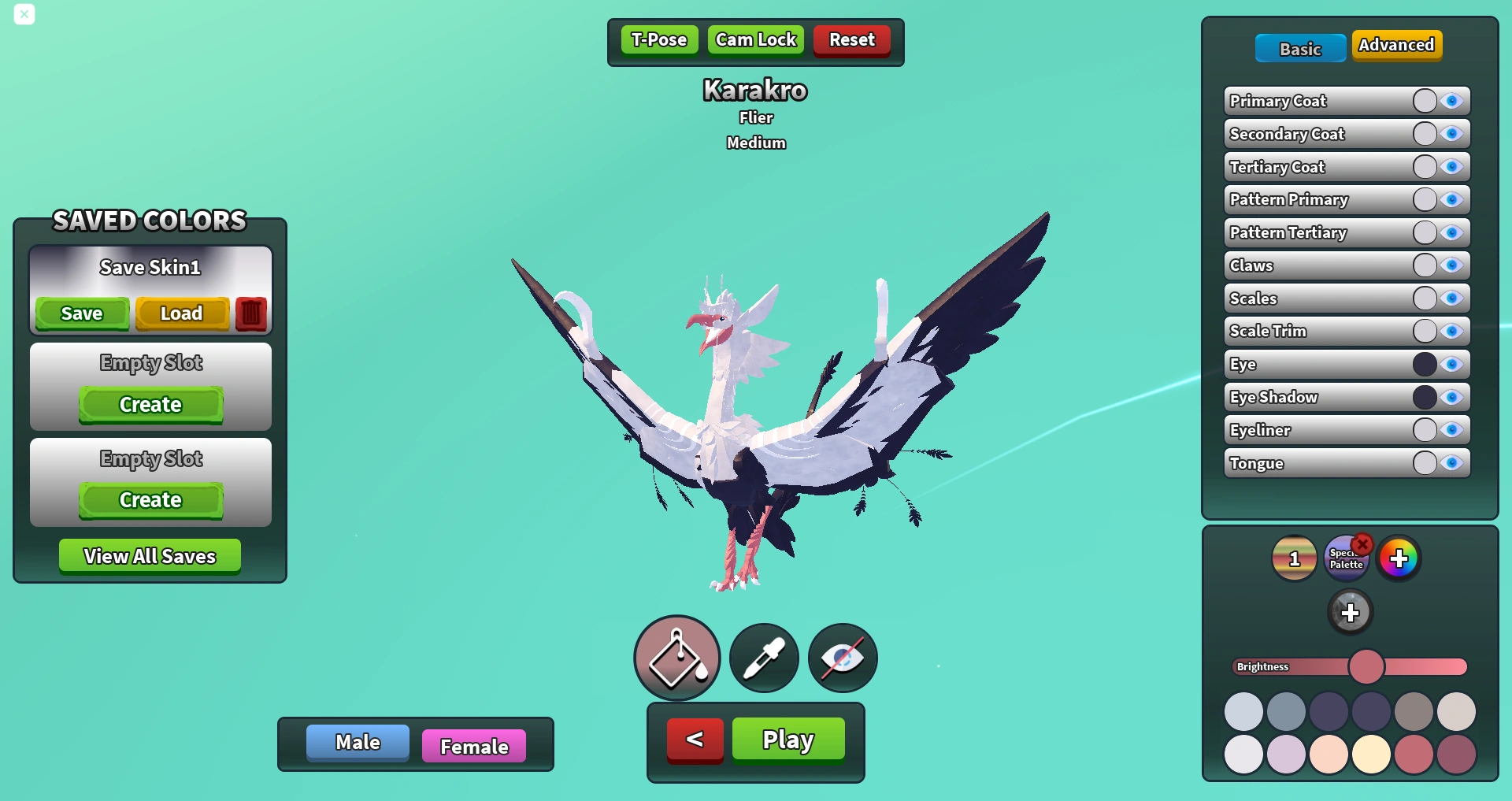Open the Eyeliner color selector
This screenshot has width=1512, height=801.
click(1424, 430)
